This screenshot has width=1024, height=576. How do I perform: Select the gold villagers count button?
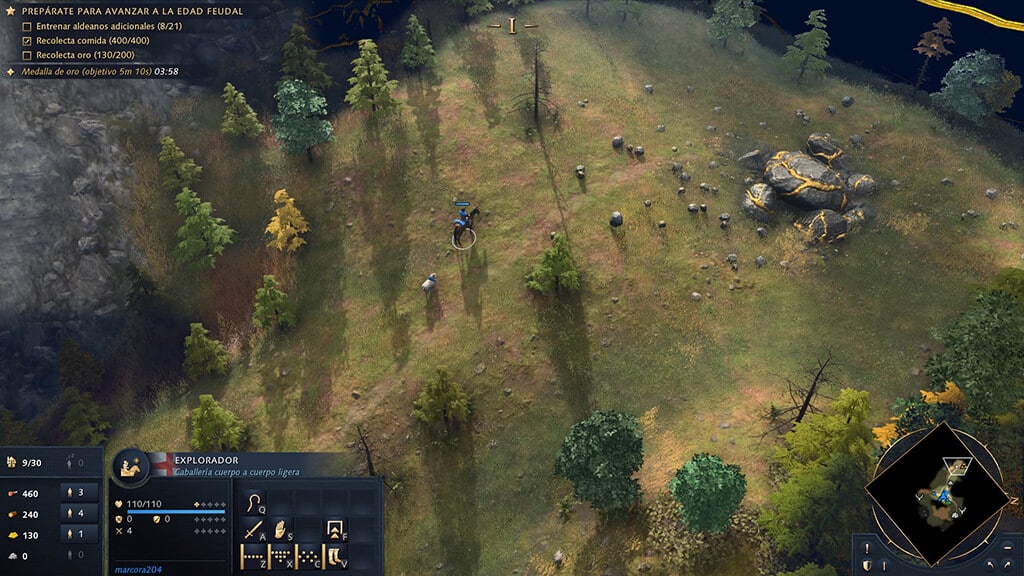pyautogui.click(x=80, y=535)
